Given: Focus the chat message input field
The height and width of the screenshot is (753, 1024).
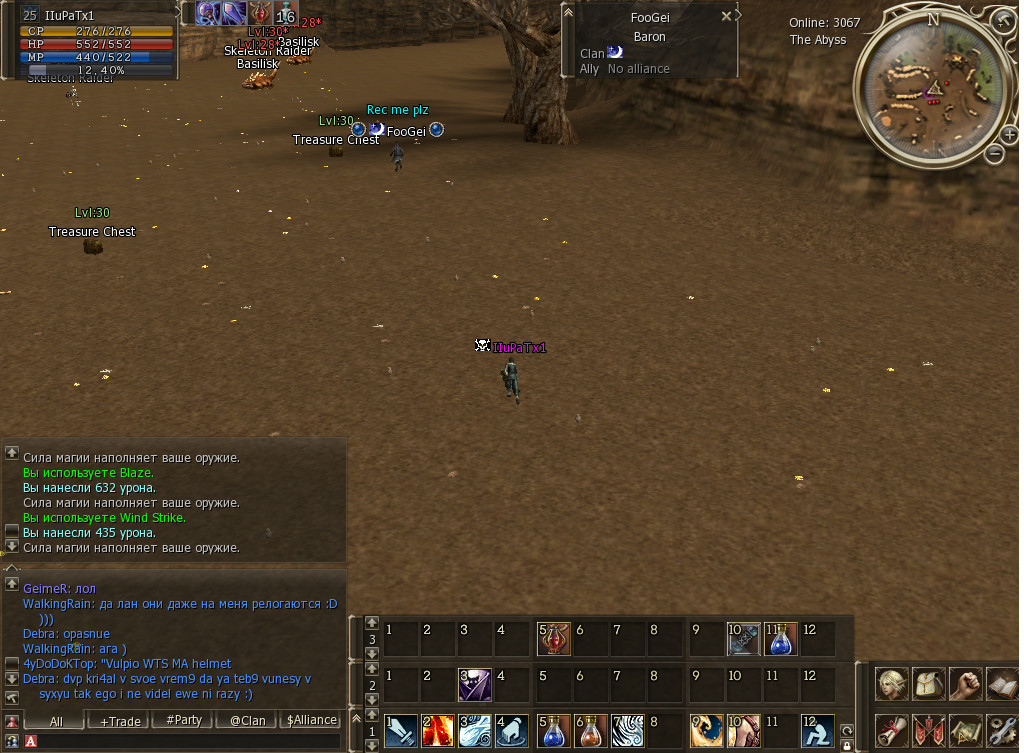Looking at the screenshot, I should [185, 741].
